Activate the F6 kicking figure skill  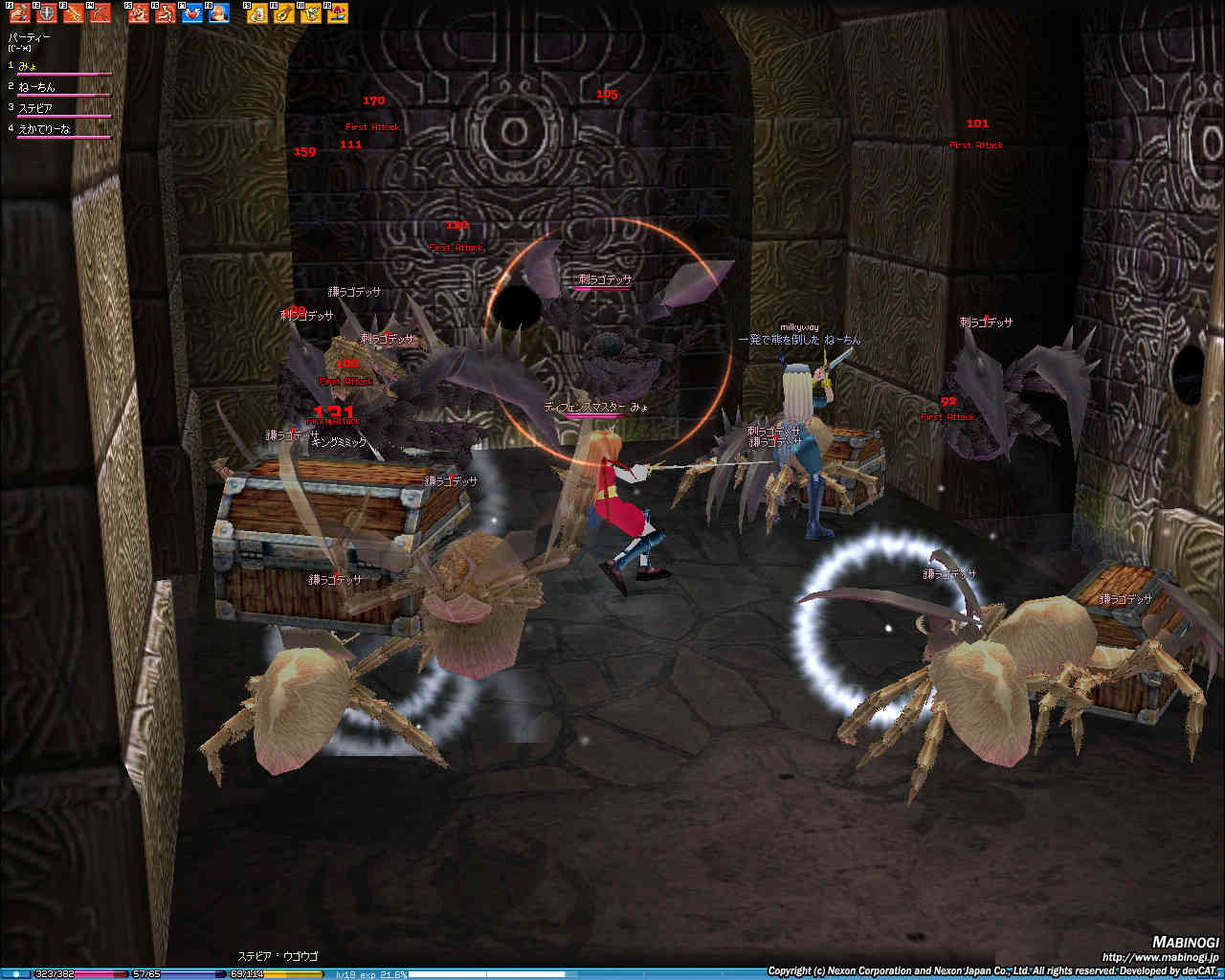pos(166,13)
